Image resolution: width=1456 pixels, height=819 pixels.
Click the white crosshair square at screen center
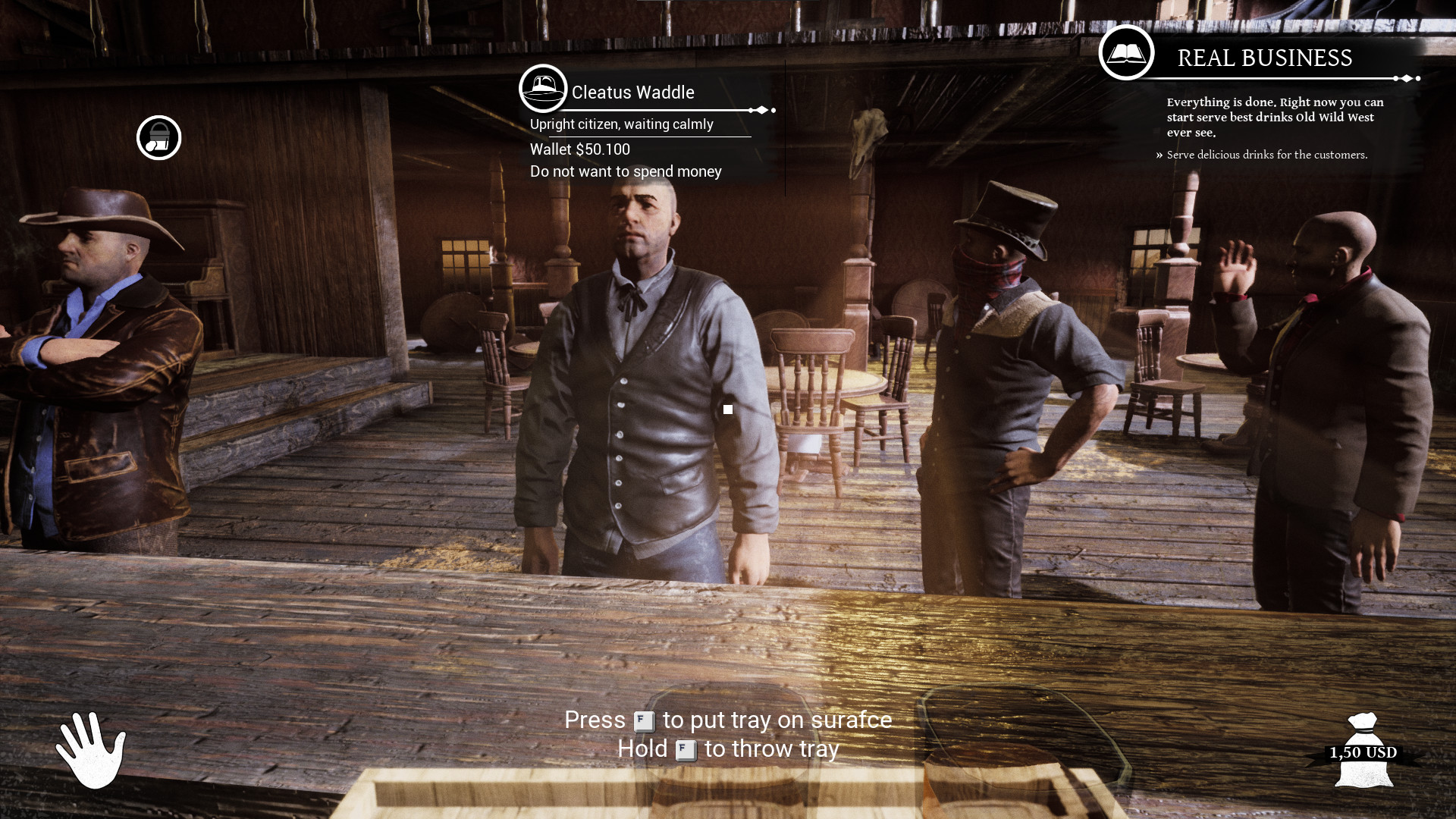coord(728,409)
